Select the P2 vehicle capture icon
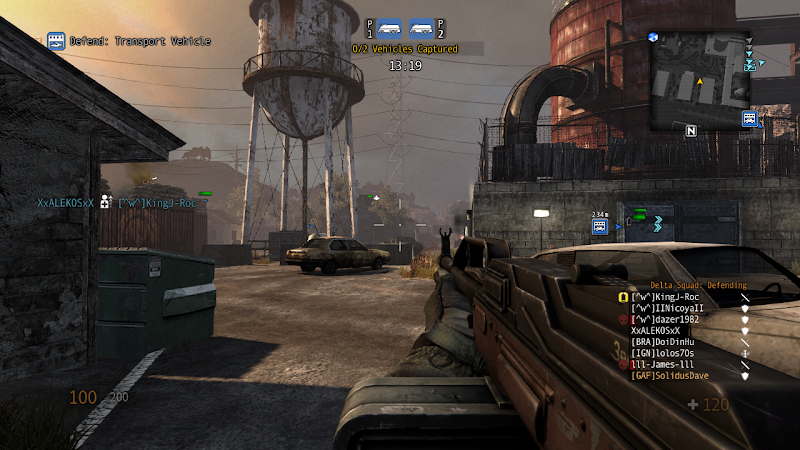Image resolution: width=800 pixels, height=450 pixels. click(422, 28)
